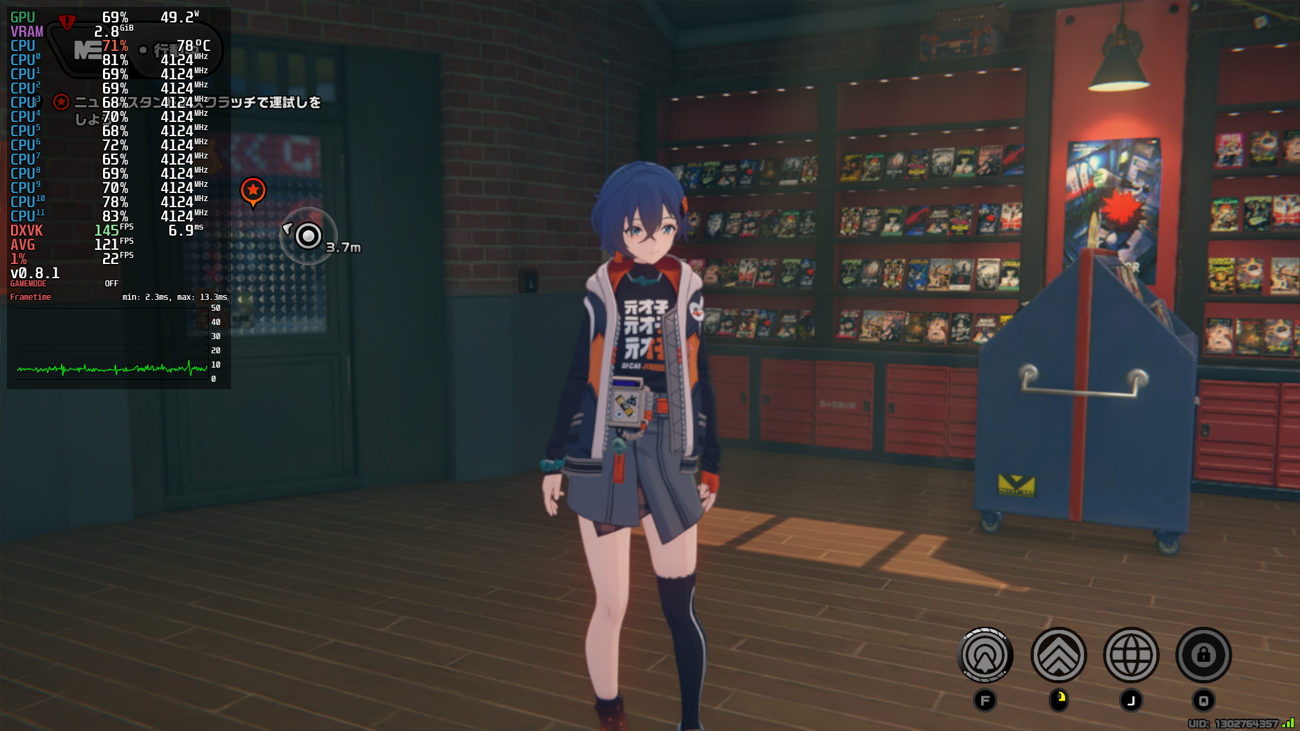Open the Inter-Knot globe icon
This screenshot has height=731, width=1300.
click(1131, 655)
